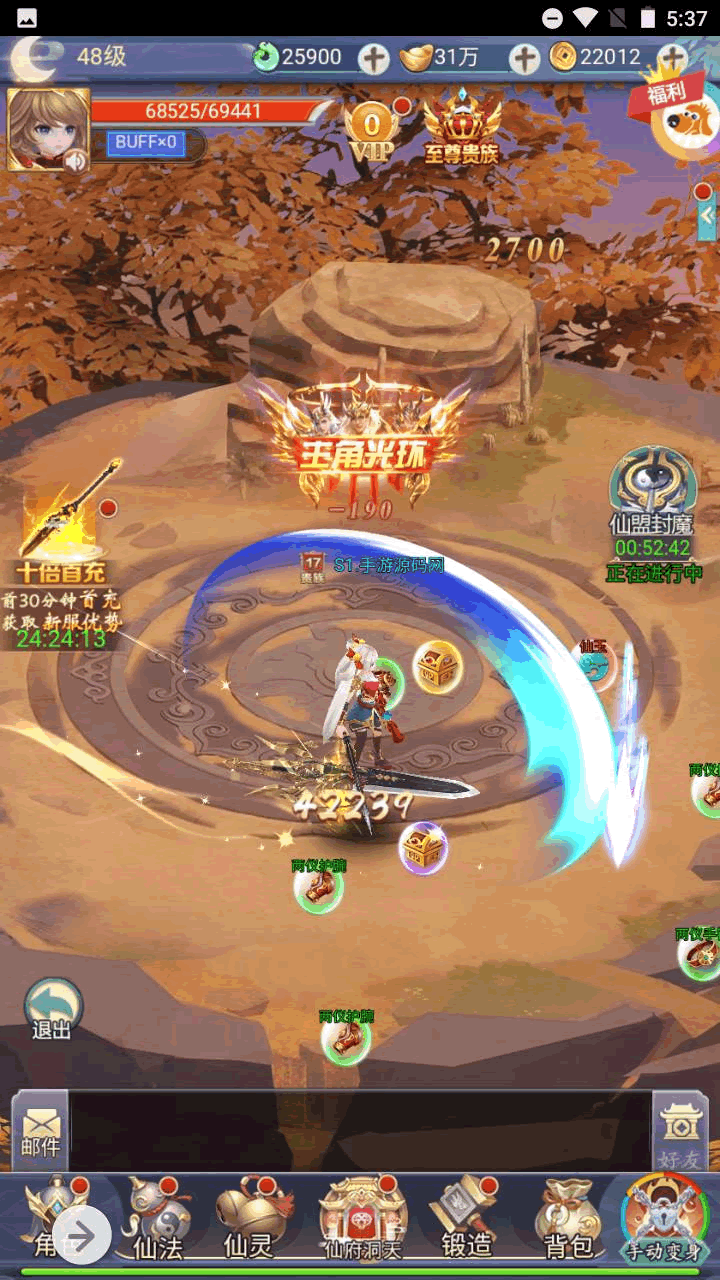Open the 仙法 menu
This screenshot has height=1280, width=720.
pos(157,1218)
